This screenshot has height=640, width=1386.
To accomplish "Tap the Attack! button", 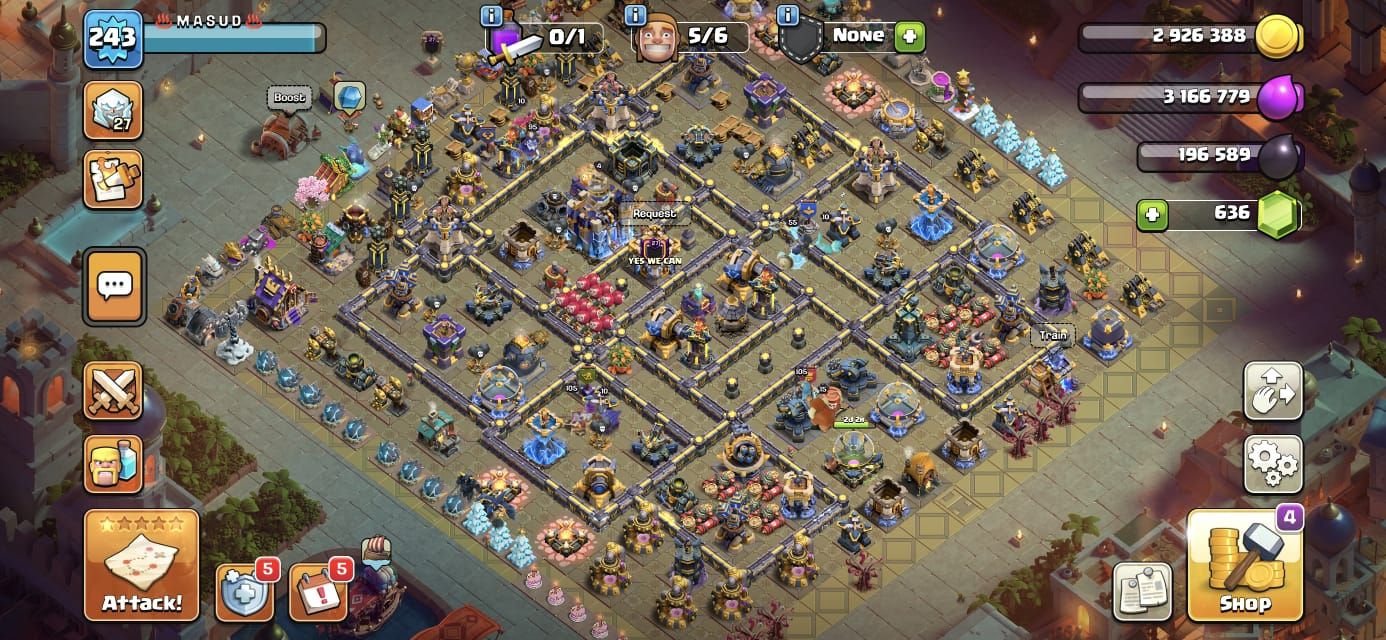I will pos(141,566).
